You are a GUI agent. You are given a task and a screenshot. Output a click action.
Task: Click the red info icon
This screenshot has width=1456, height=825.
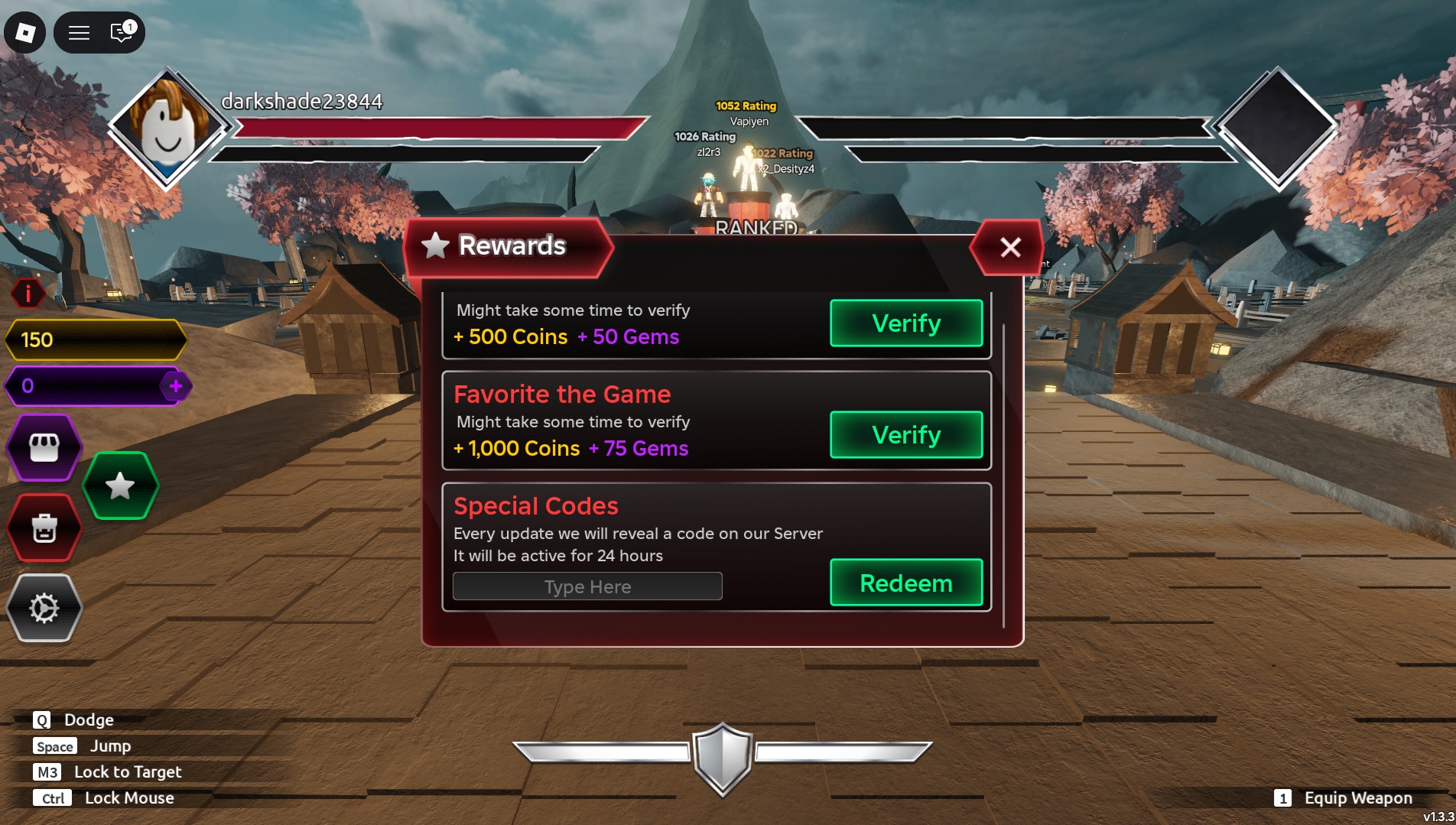click(x=28, y=294)
